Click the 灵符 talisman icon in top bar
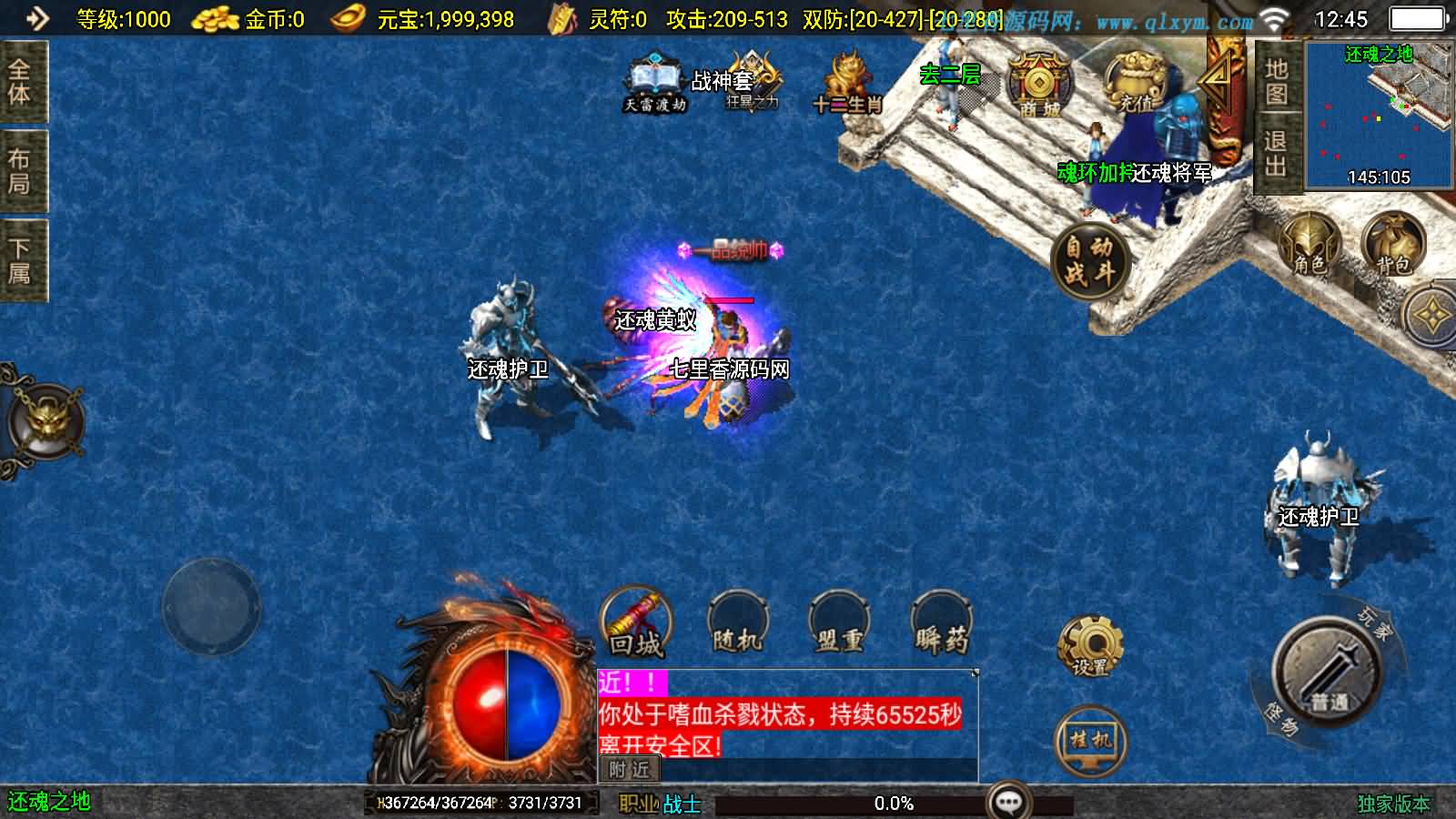 (561, 15)
